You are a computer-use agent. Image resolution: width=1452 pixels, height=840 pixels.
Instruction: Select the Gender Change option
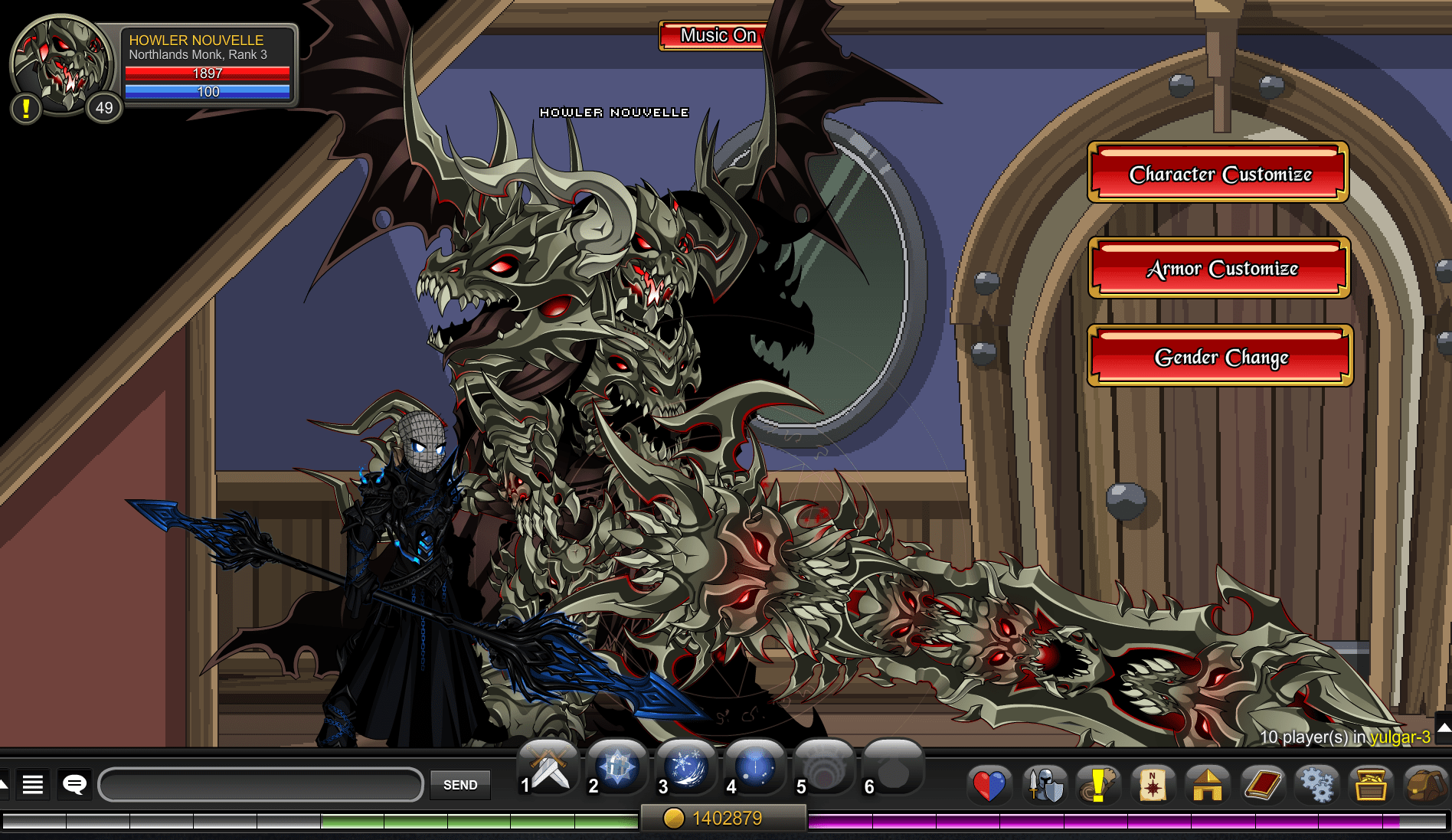tap(1218, 358)
